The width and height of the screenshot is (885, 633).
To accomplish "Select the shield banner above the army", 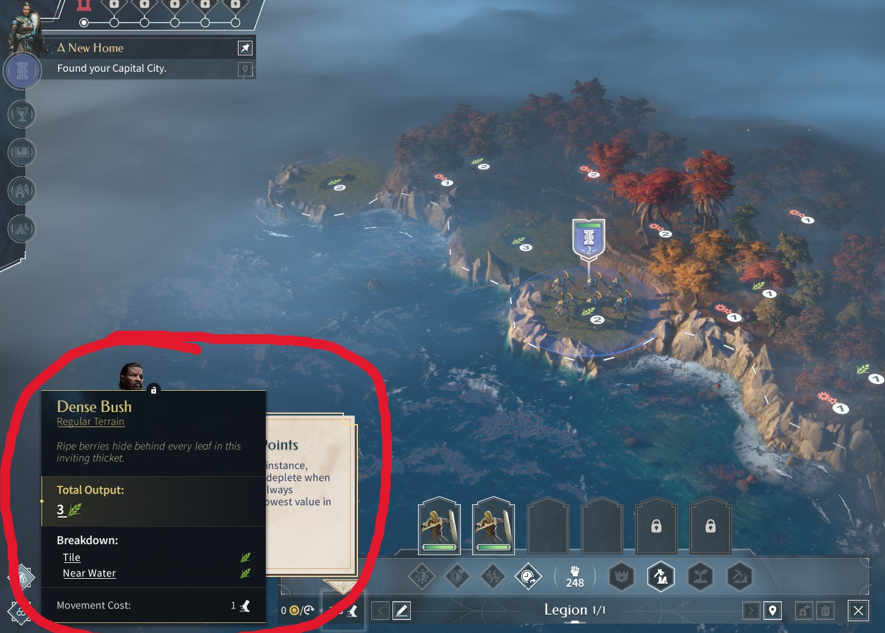I will pyautogui.click(x=588, y=239).
